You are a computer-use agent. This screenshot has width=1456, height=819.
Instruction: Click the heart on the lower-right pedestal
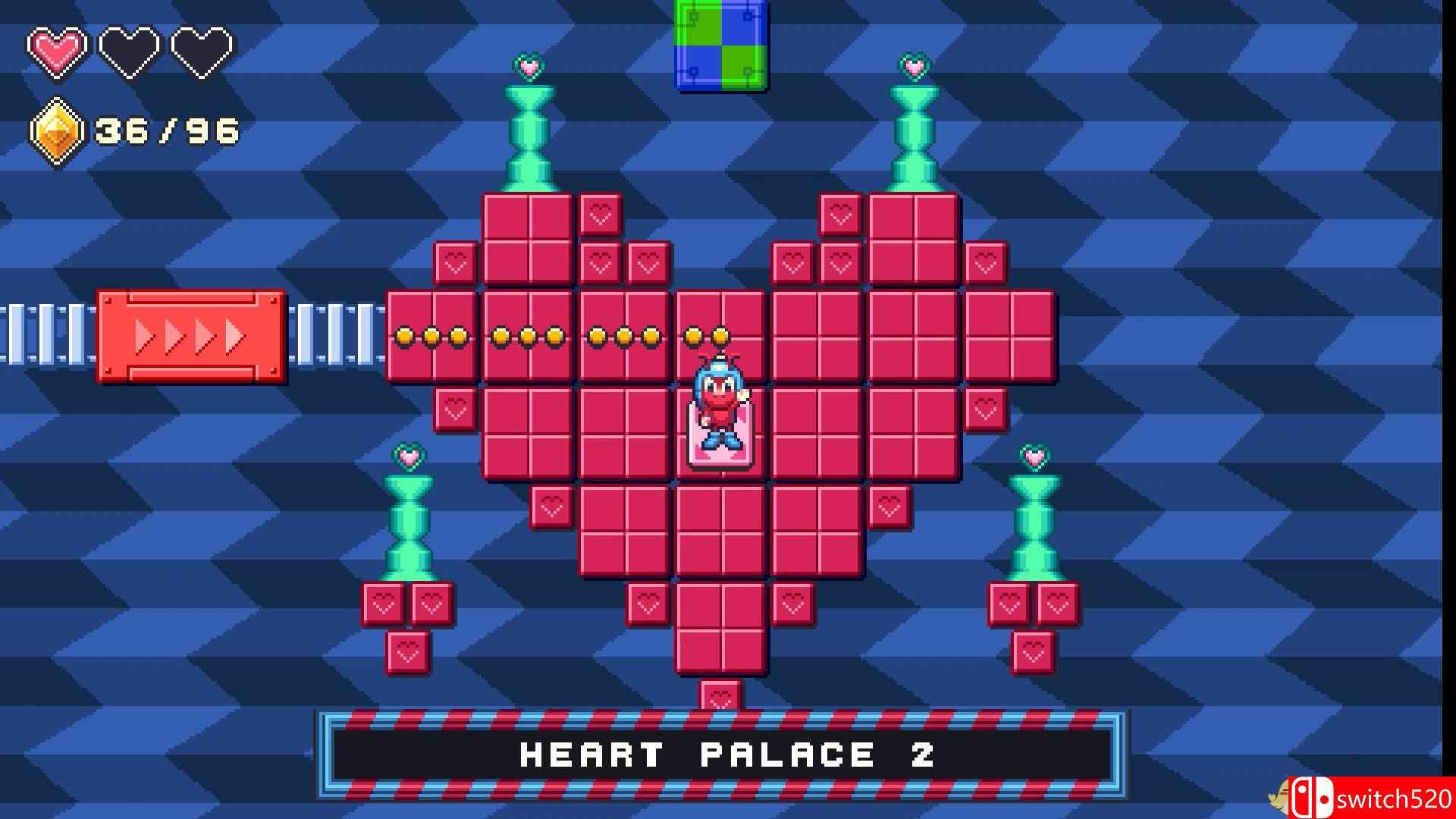tap(1031, 457)
